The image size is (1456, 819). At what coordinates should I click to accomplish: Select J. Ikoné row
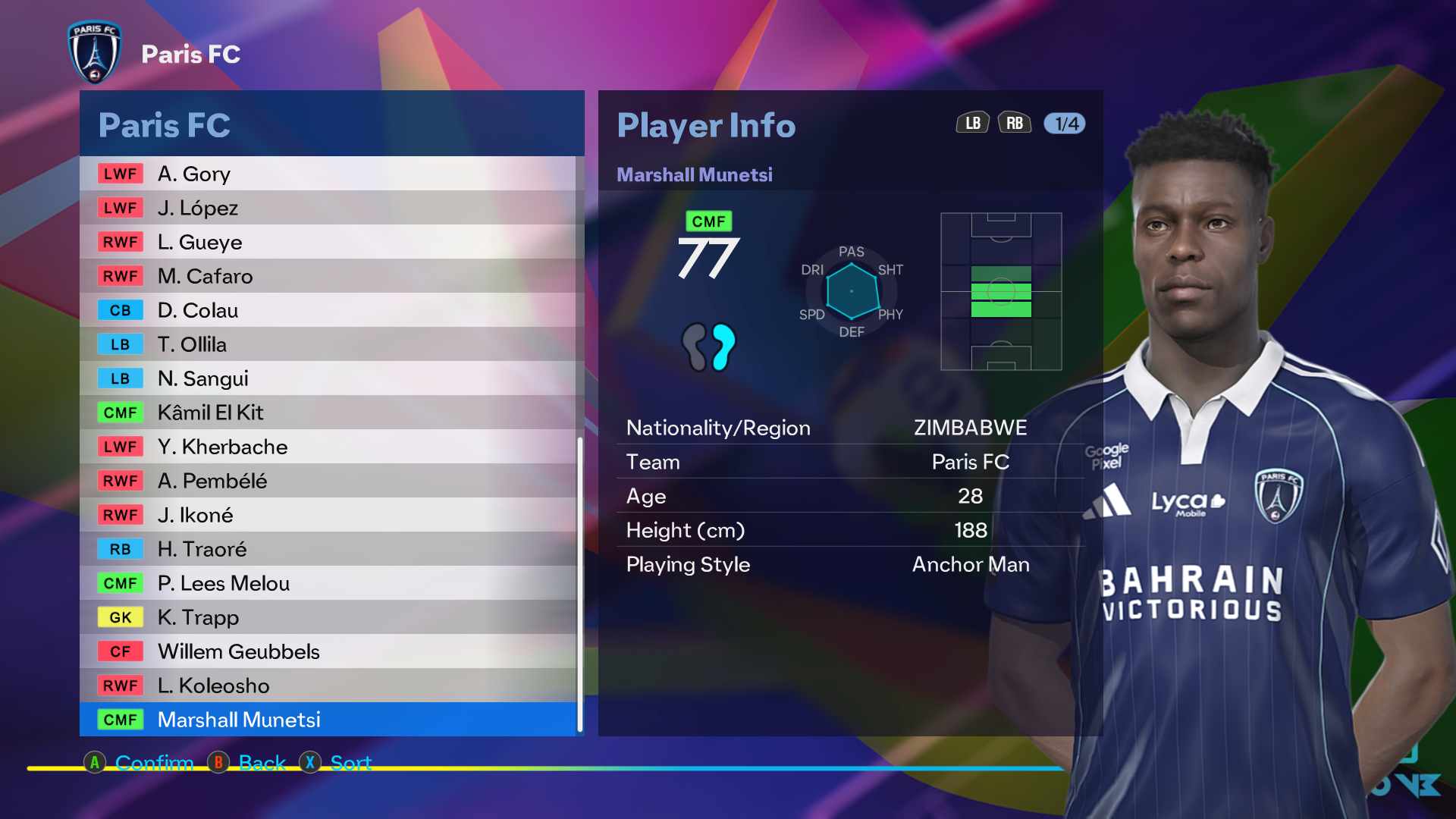coord(328,515)
